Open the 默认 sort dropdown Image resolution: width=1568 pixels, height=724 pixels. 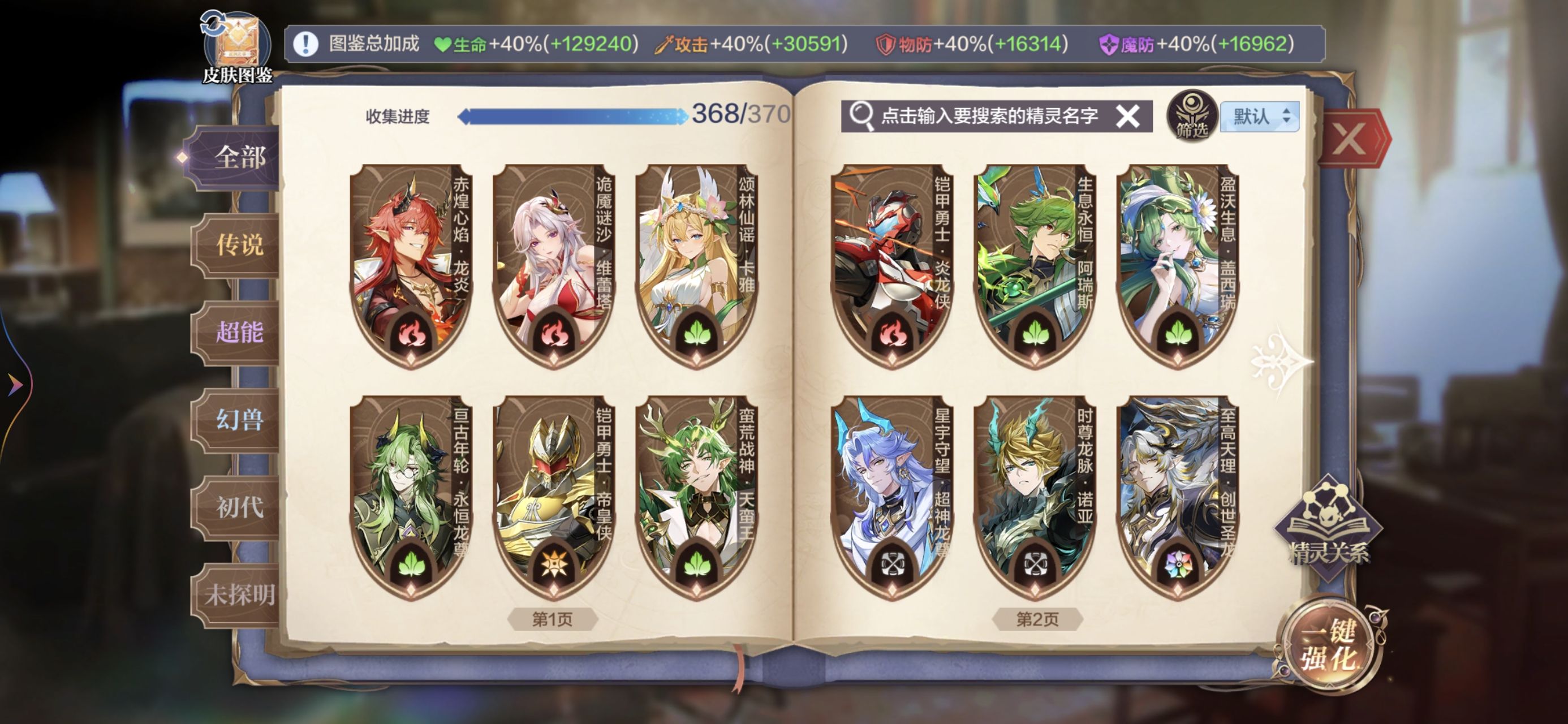pos(1260,117)
